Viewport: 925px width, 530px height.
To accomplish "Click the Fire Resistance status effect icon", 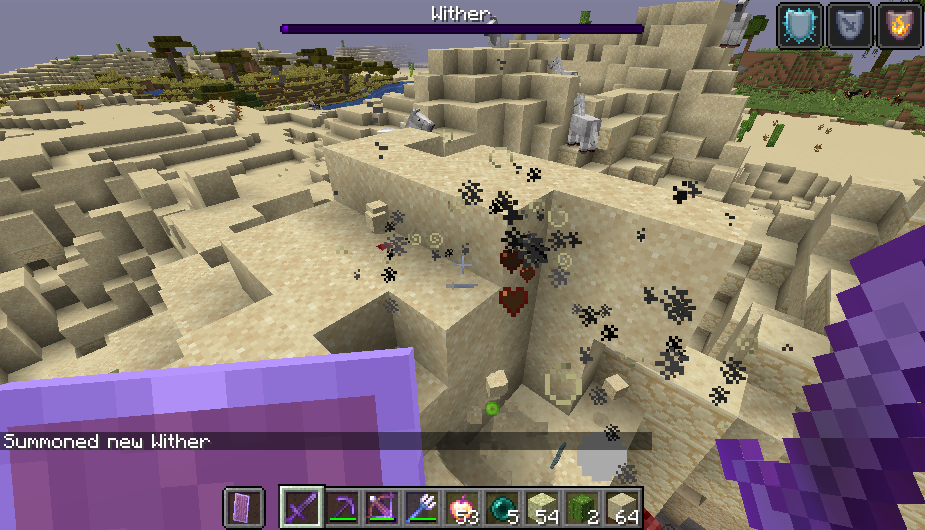I will tap(898, 25).
